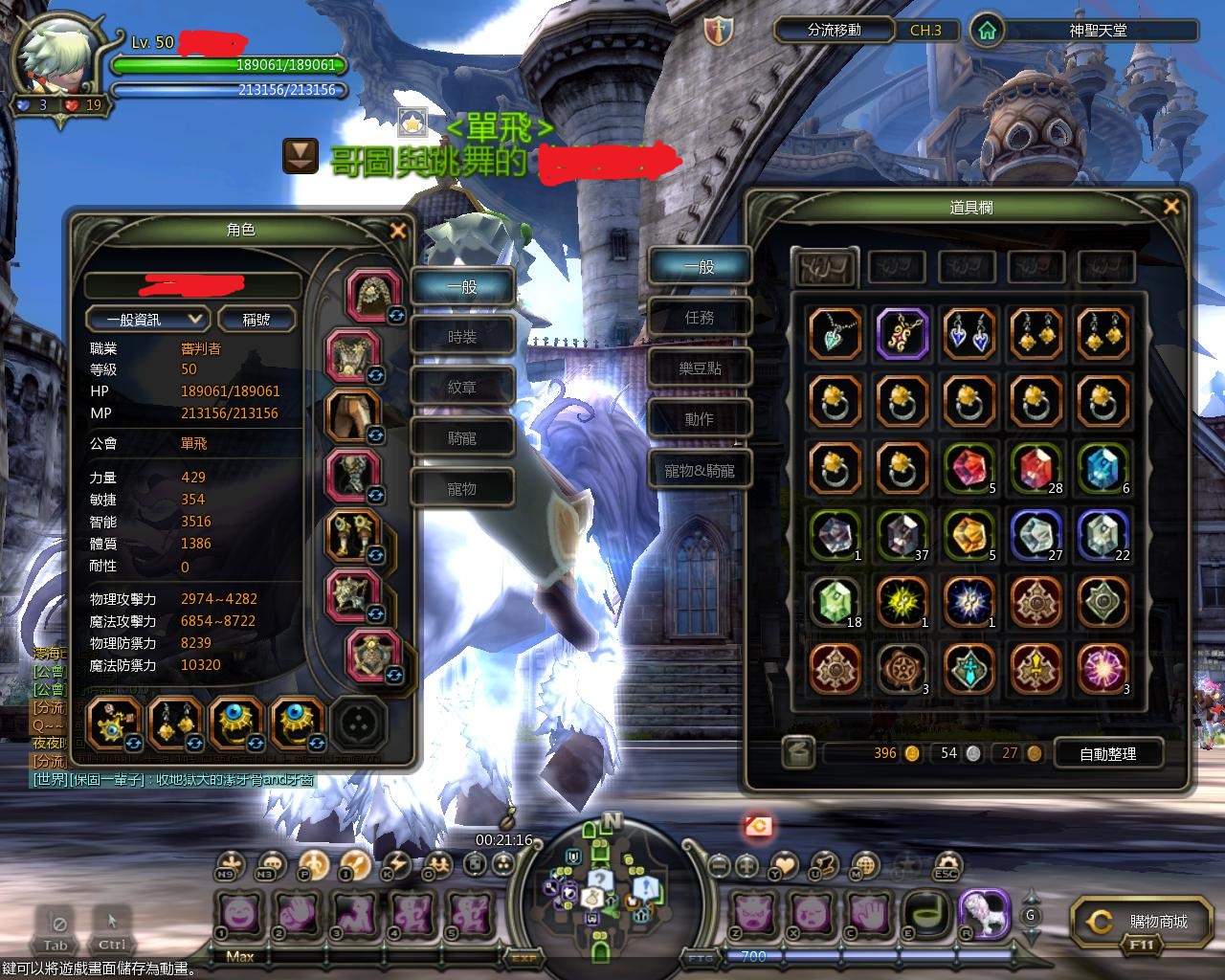
Task: Select the green gem stack of 18
Action: click(x=835, y=603)
